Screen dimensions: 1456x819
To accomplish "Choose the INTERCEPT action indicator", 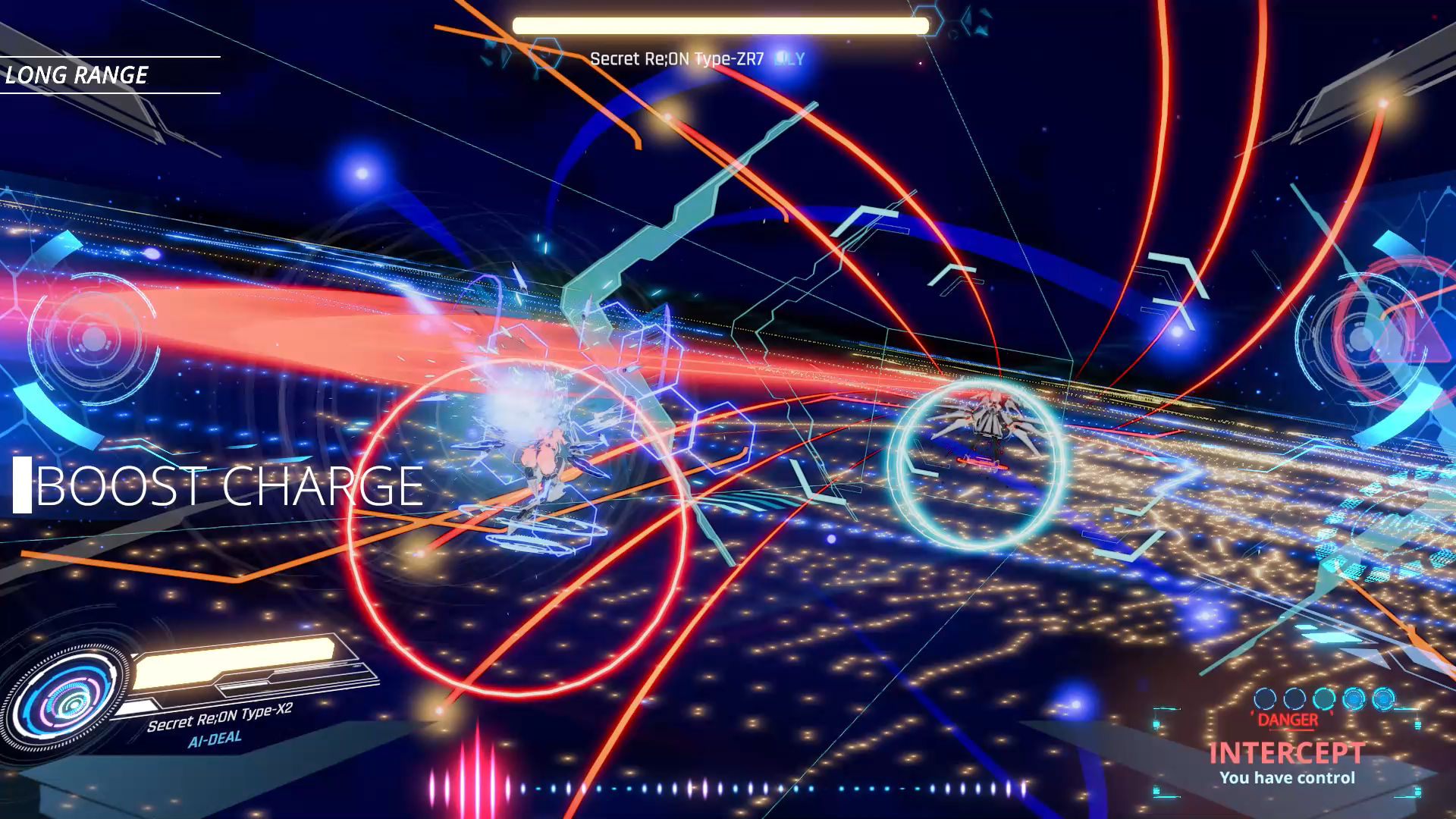I will point(1286,753).
